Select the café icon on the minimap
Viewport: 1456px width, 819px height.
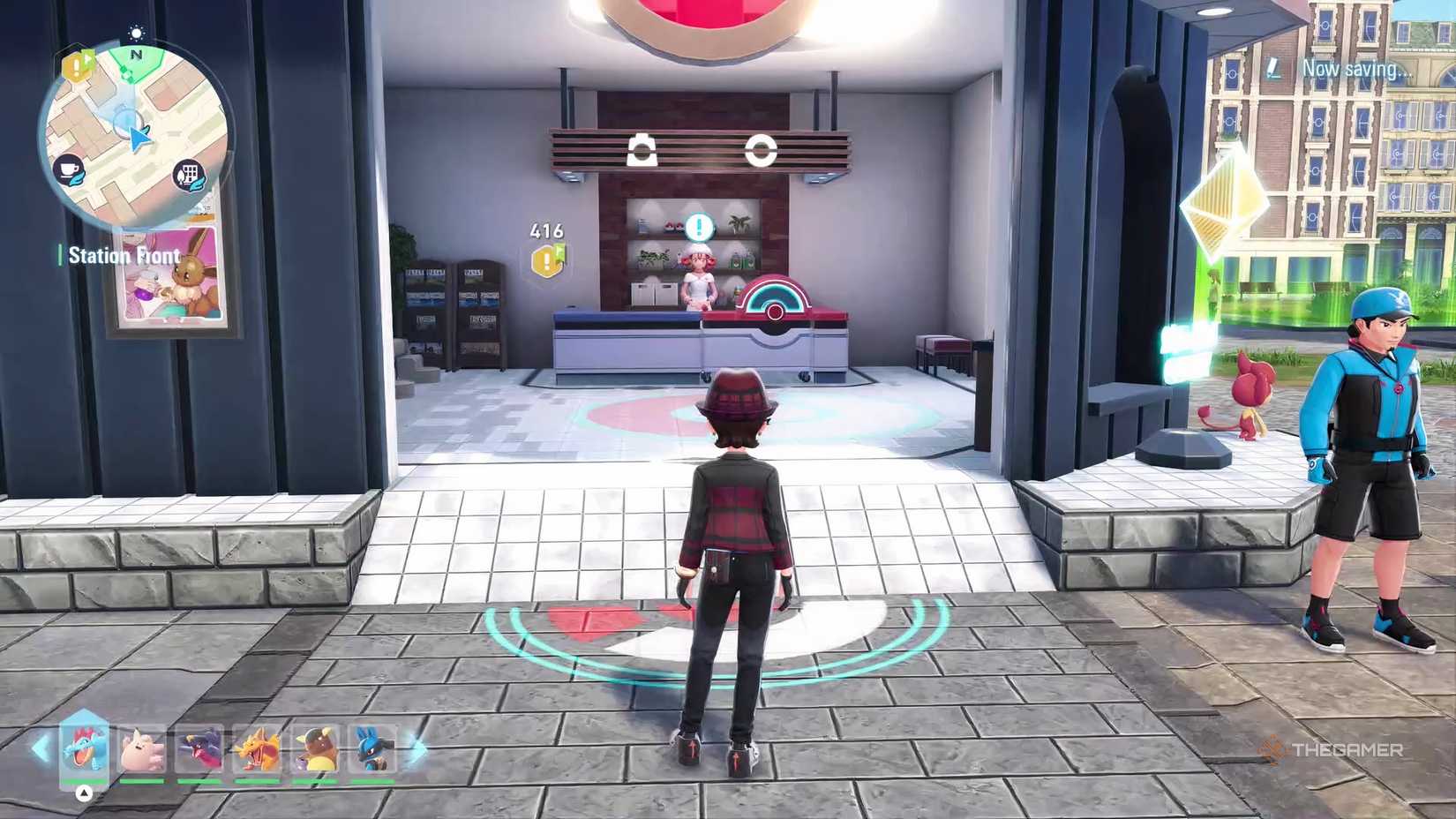click(69, 169)
